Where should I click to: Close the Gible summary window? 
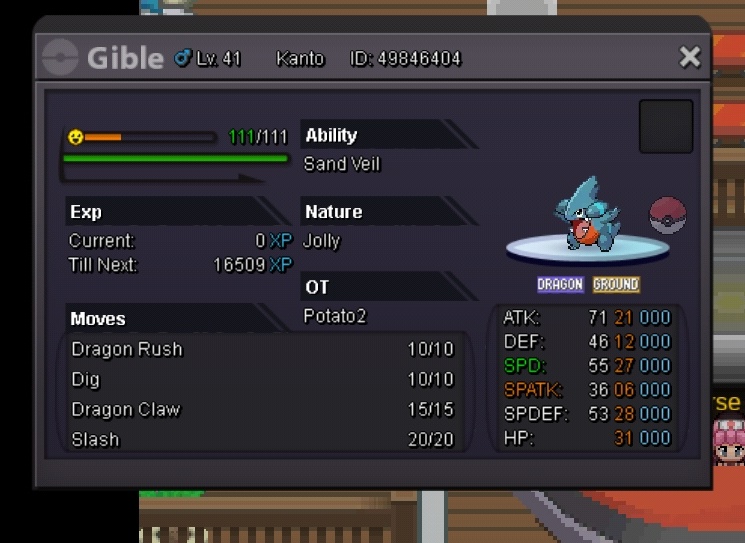[x=690, y=58]
